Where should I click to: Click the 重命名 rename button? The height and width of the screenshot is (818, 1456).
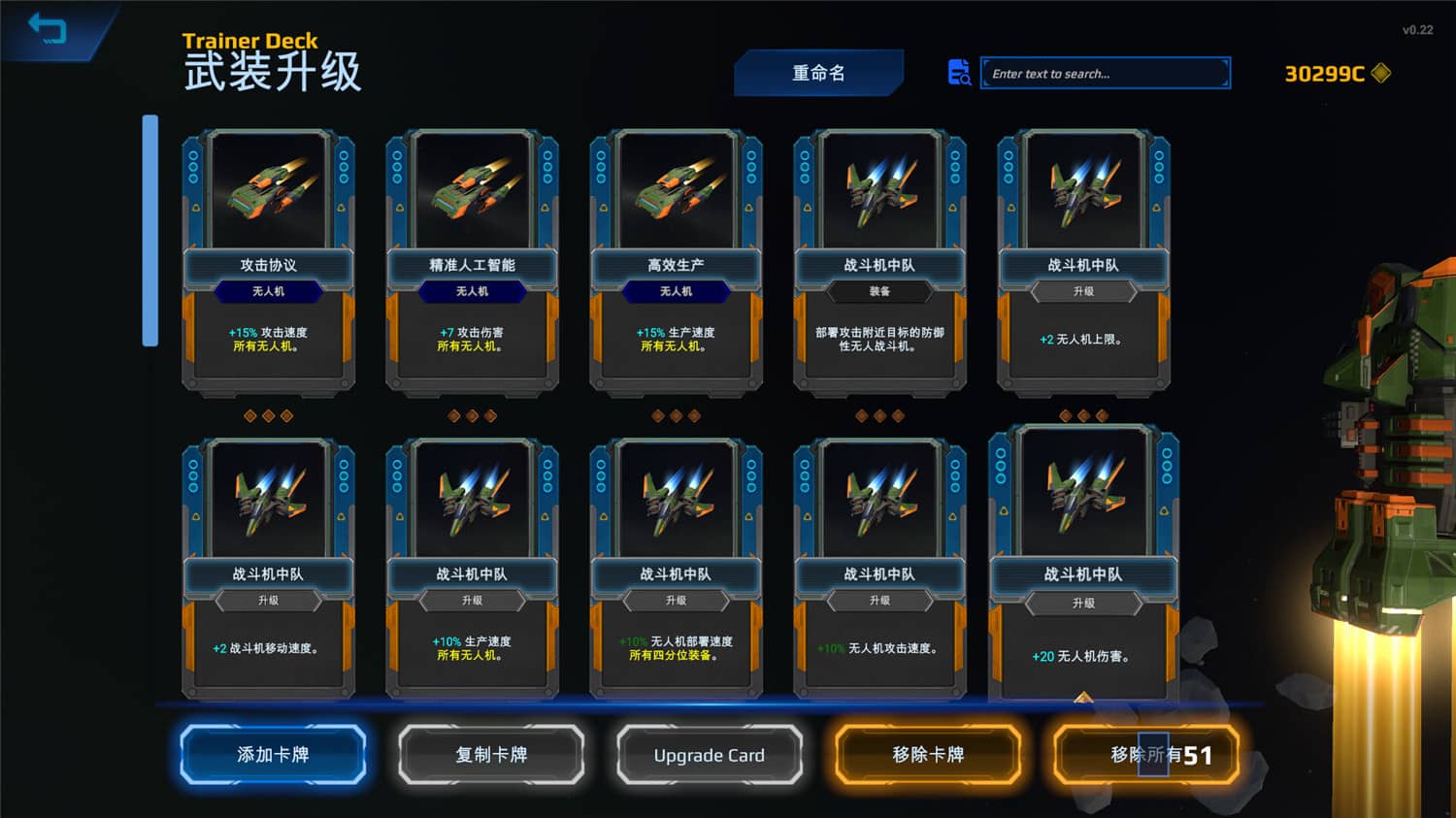tap(818, 72)
